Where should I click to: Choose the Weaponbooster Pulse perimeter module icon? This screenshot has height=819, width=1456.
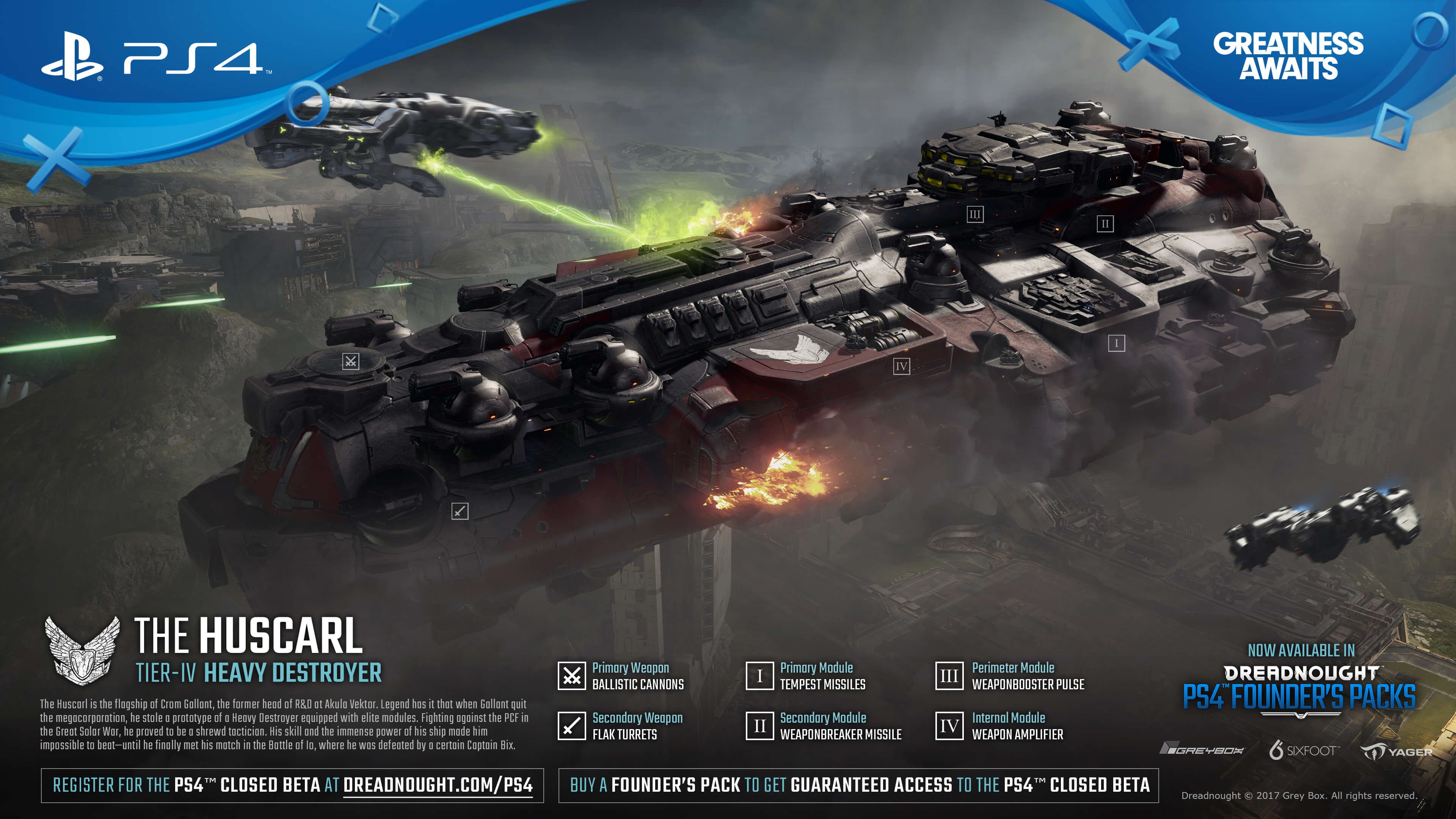click(x=949, y=676)
